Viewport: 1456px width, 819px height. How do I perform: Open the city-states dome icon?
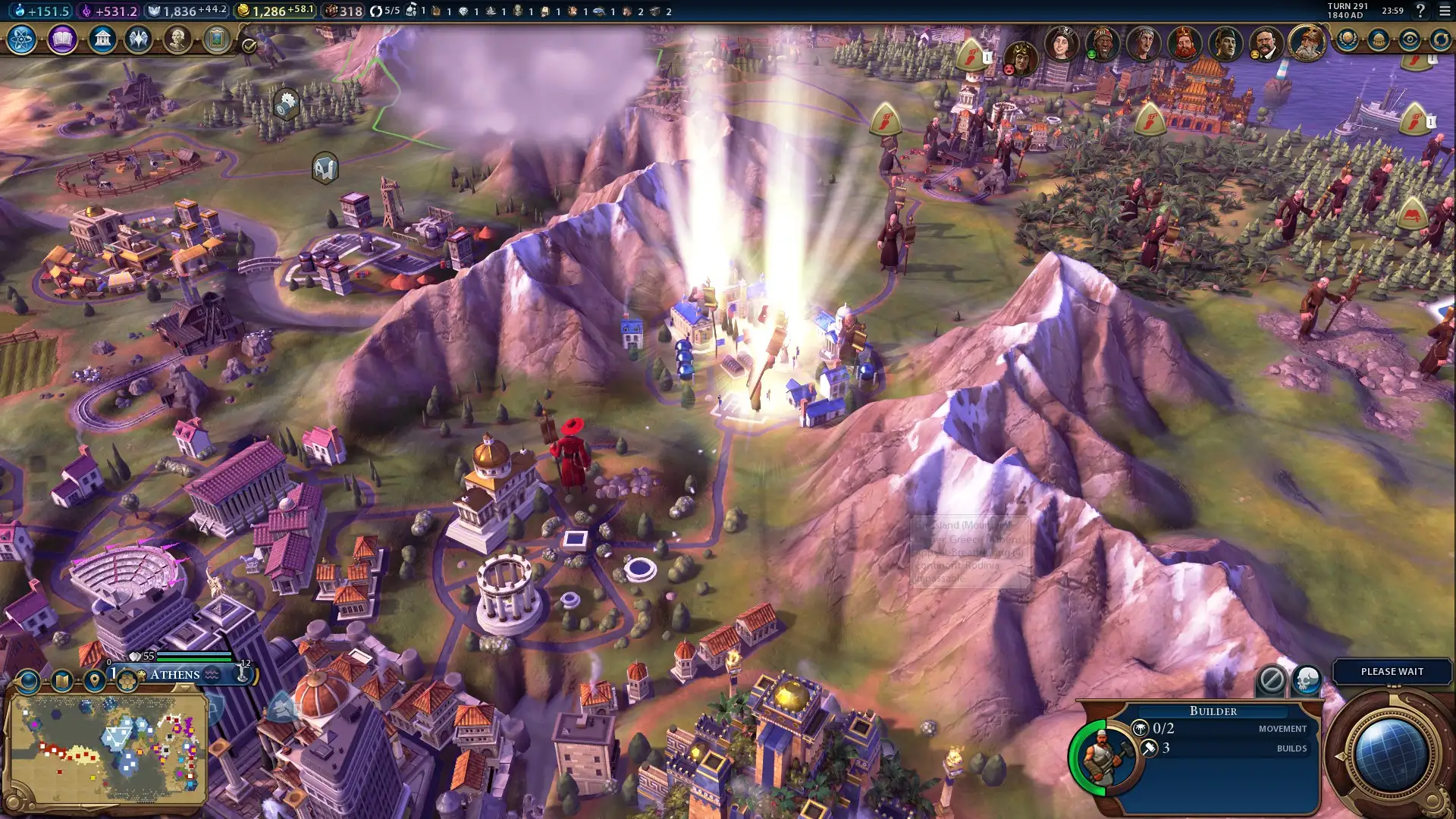(1379, 39)
